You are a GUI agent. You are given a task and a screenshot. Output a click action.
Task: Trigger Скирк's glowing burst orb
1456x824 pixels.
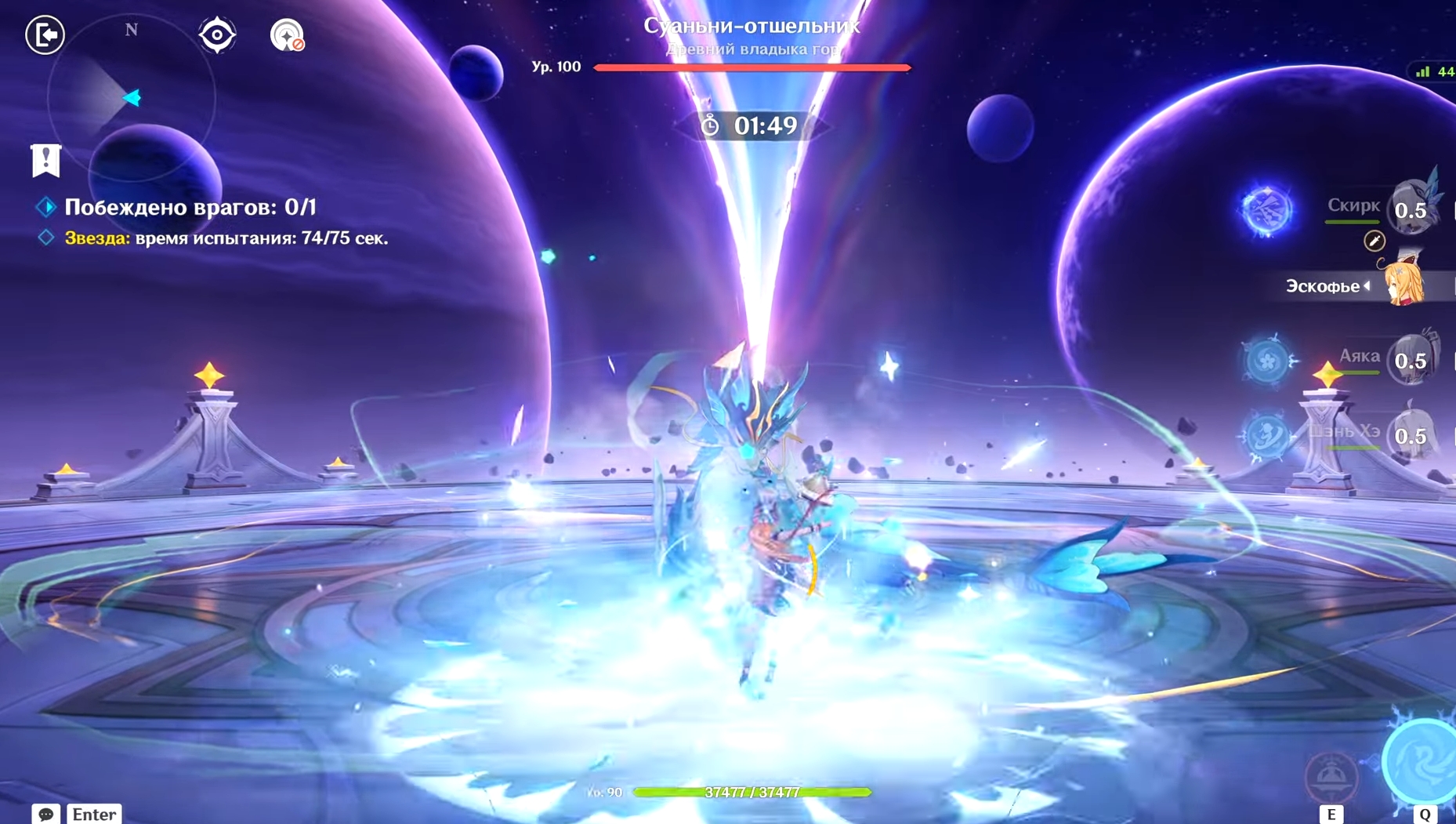(1266, 210)
